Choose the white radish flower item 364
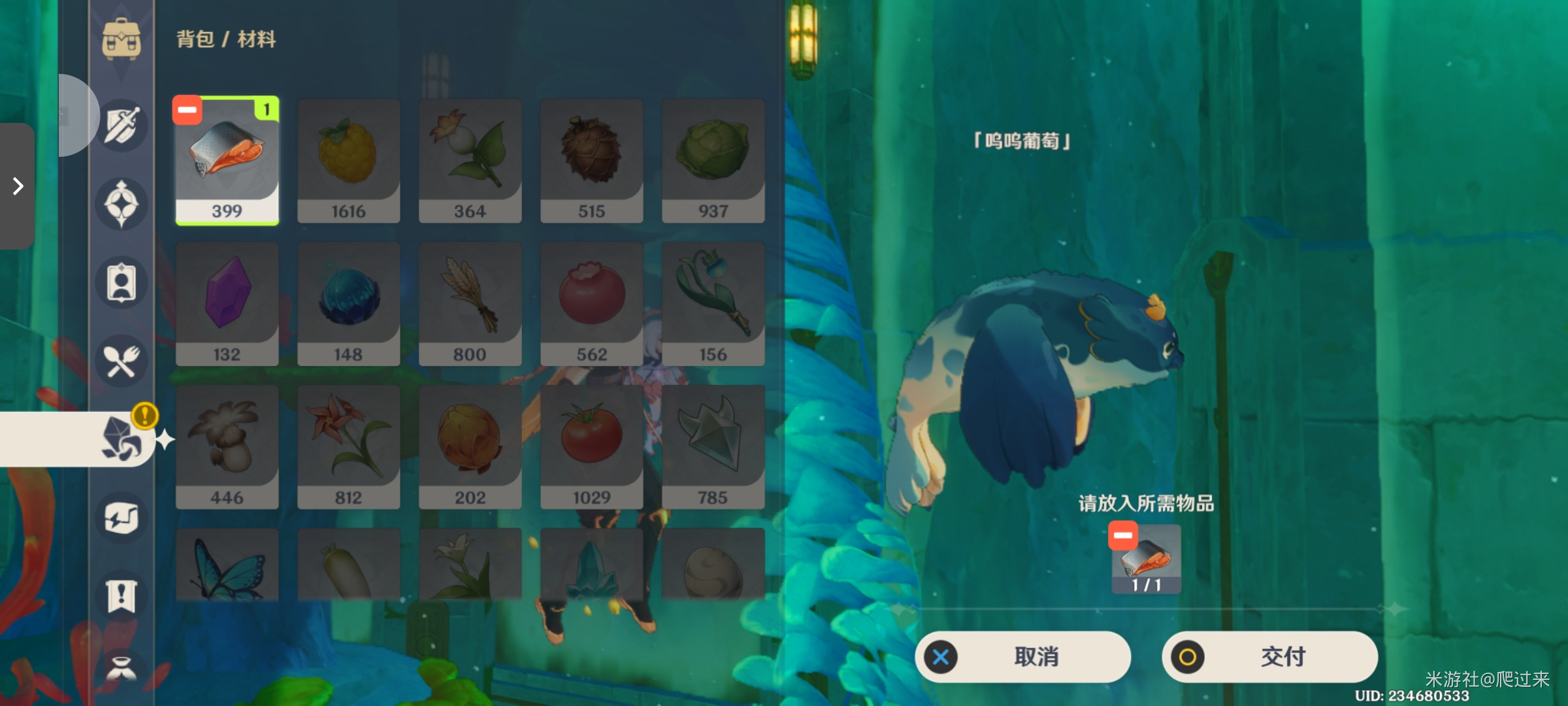The width and height of the screenshot is (1568, 706). pos(470,161)
